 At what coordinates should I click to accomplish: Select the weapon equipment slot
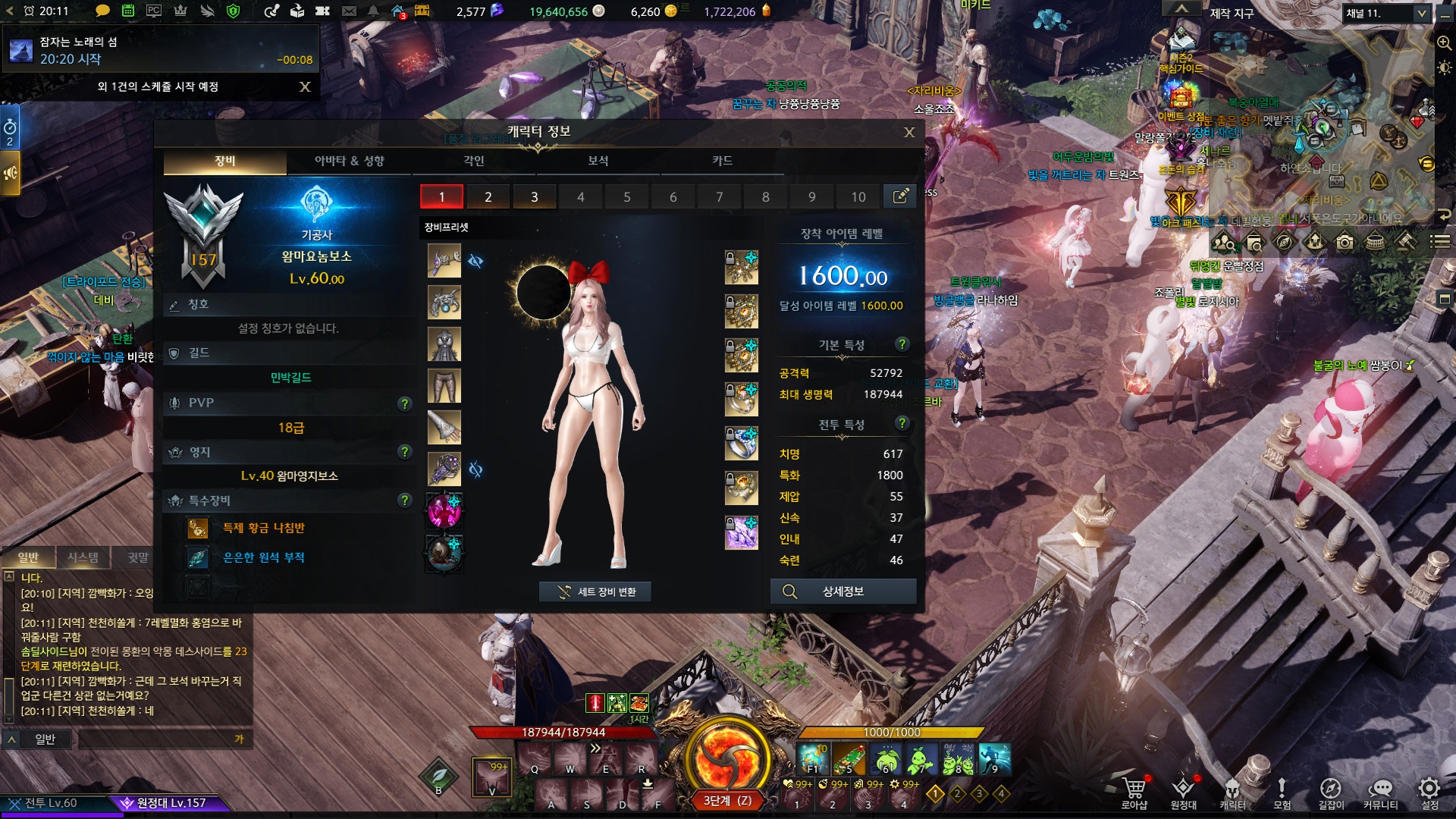(444, 261)
